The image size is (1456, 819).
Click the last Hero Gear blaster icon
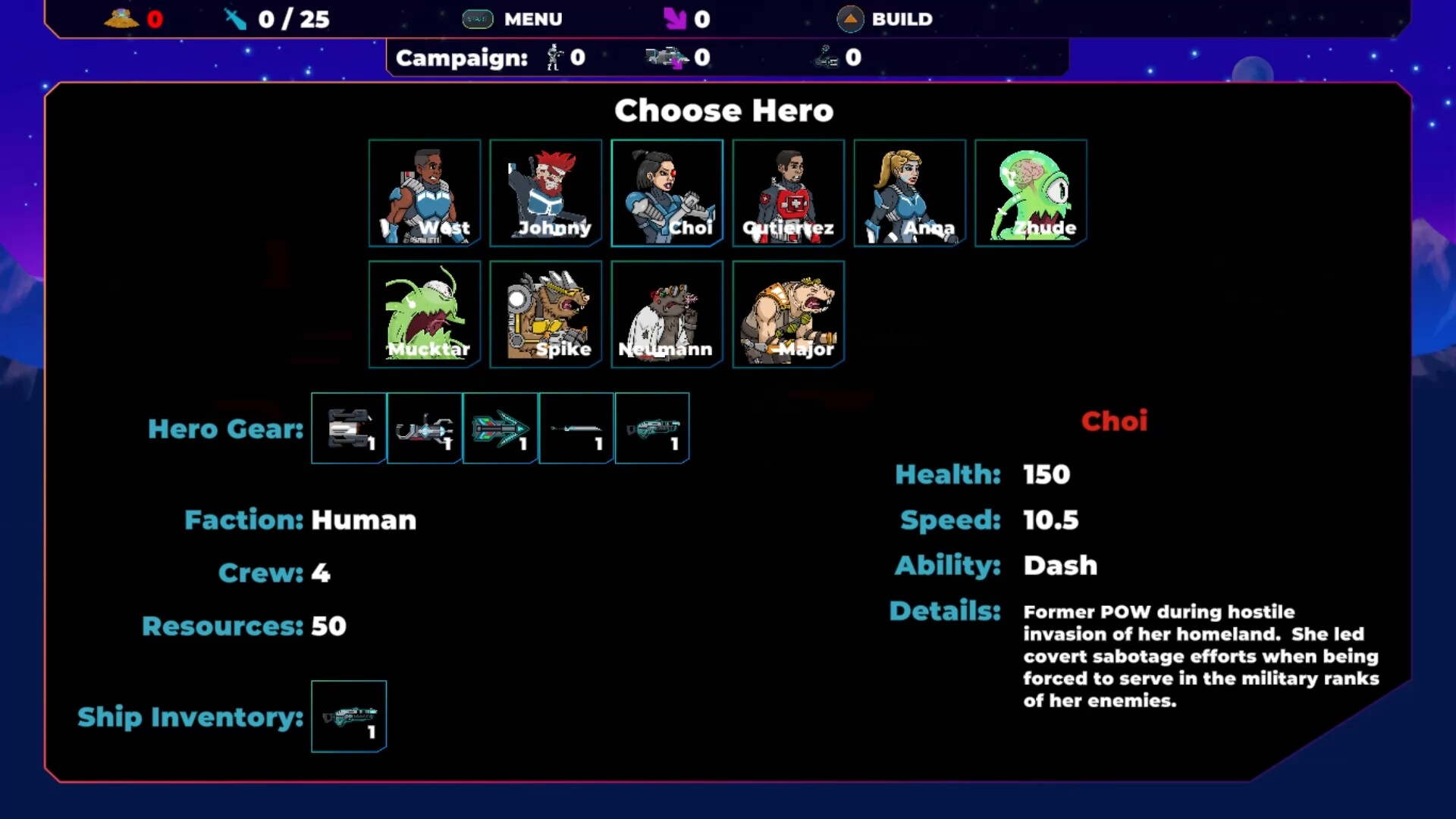(651, 428)
